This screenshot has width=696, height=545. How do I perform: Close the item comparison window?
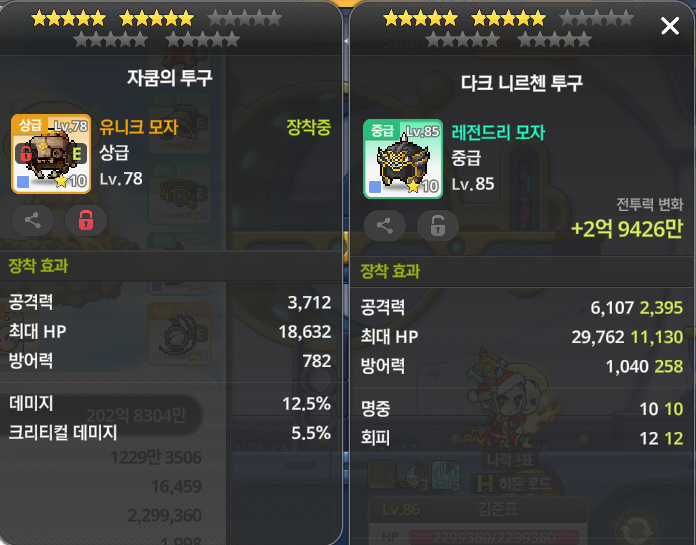670,26
